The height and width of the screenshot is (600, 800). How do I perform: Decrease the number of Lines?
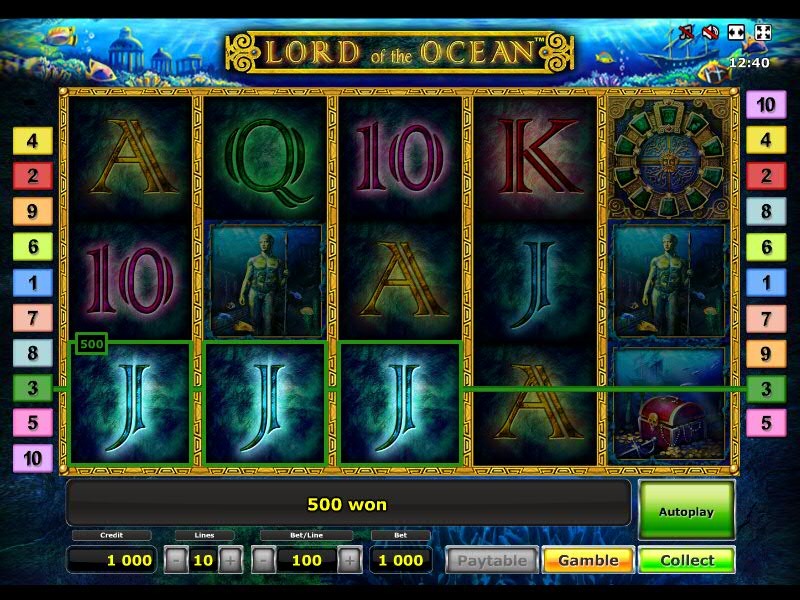click(x=176, y=560)
